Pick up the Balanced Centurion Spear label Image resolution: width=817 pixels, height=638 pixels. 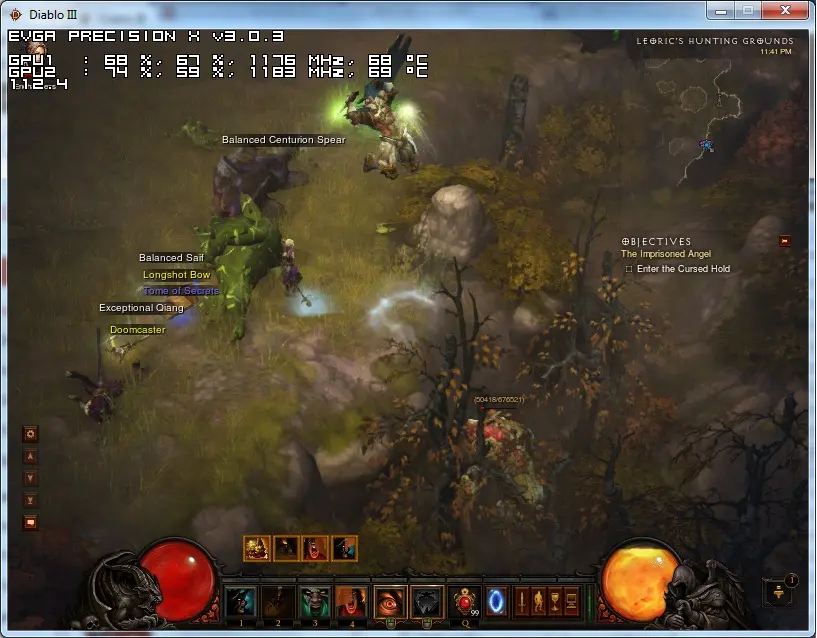point(283,140)
